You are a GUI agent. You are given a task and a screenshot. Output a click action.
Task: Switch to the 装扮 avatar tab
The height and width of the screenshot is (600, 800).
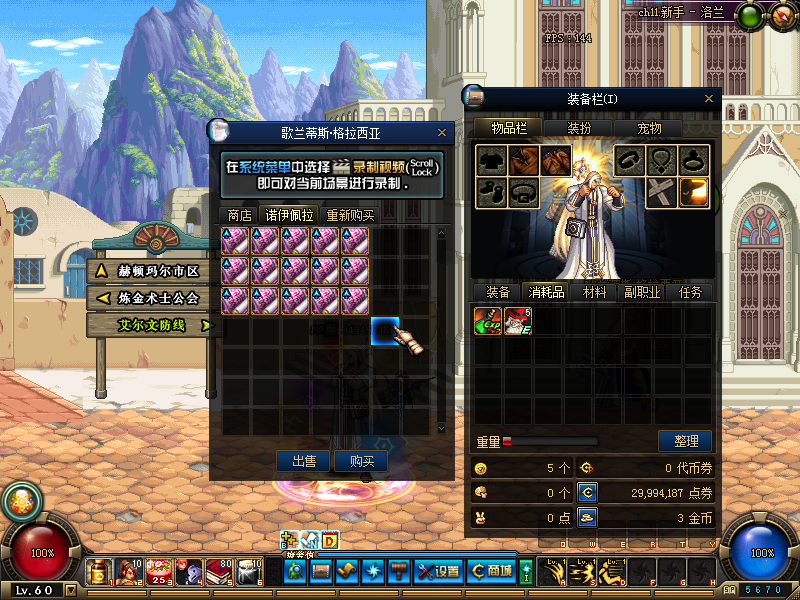coord(579,128)
